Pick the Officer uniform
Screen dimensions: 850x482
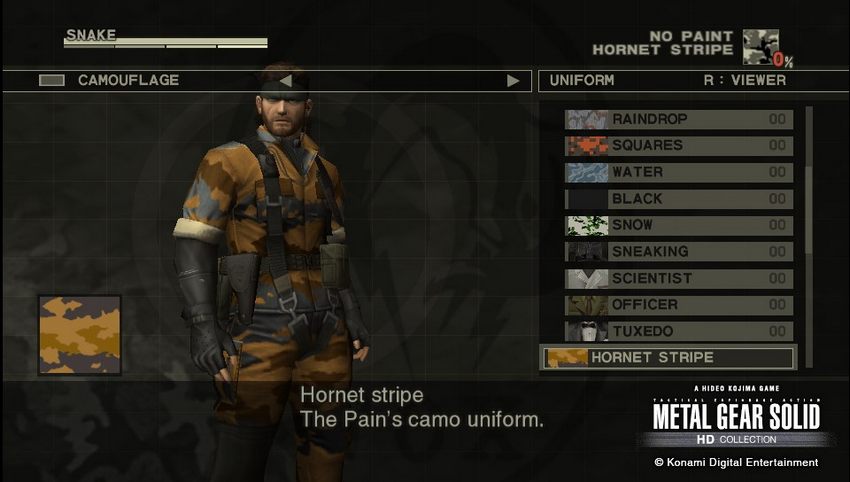678,305
